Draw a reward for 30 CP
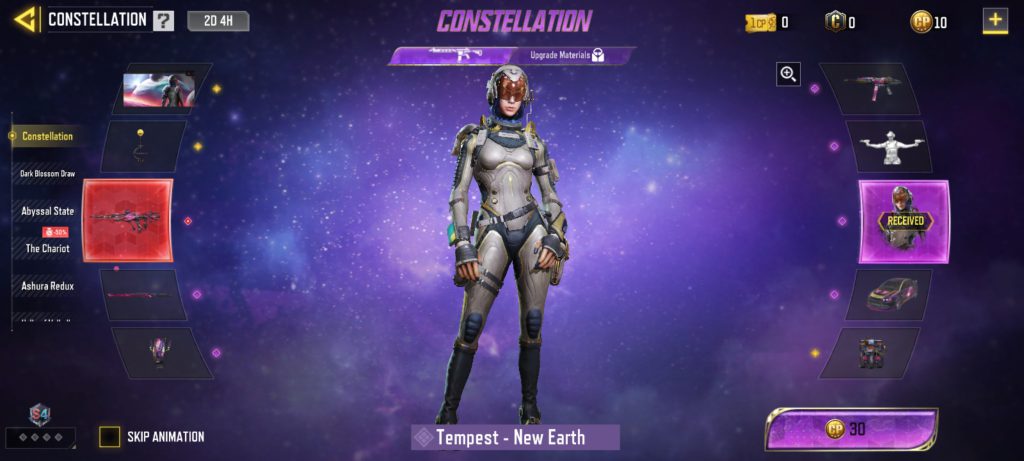Image resolution: width=1024 pixels, height=461 pixels. [x=851, y=428]
